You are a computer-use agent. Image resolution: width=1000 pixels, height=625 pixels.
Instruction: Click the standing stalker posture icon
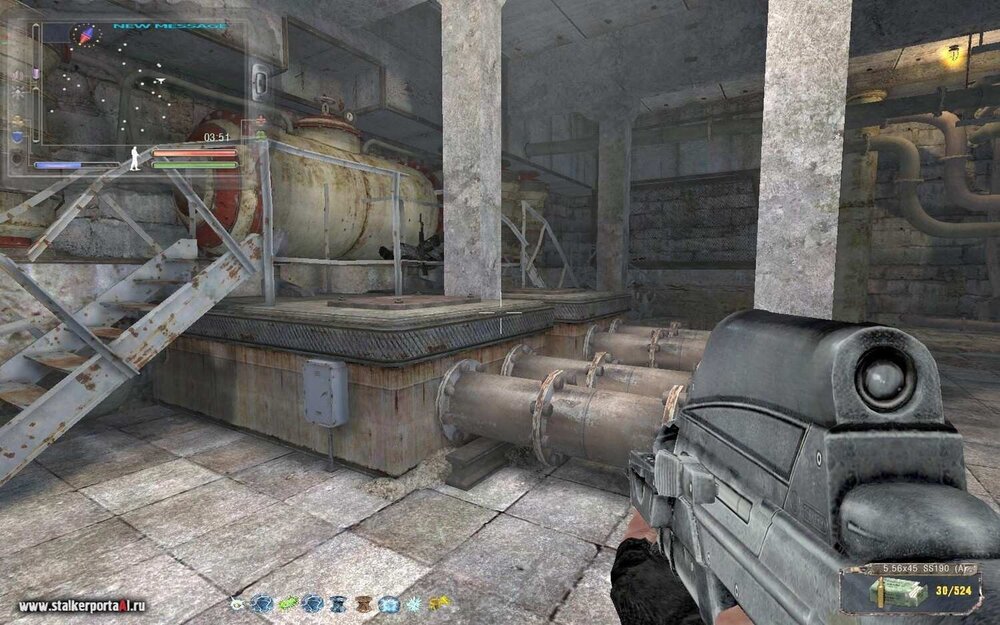(x=133, y=156)
